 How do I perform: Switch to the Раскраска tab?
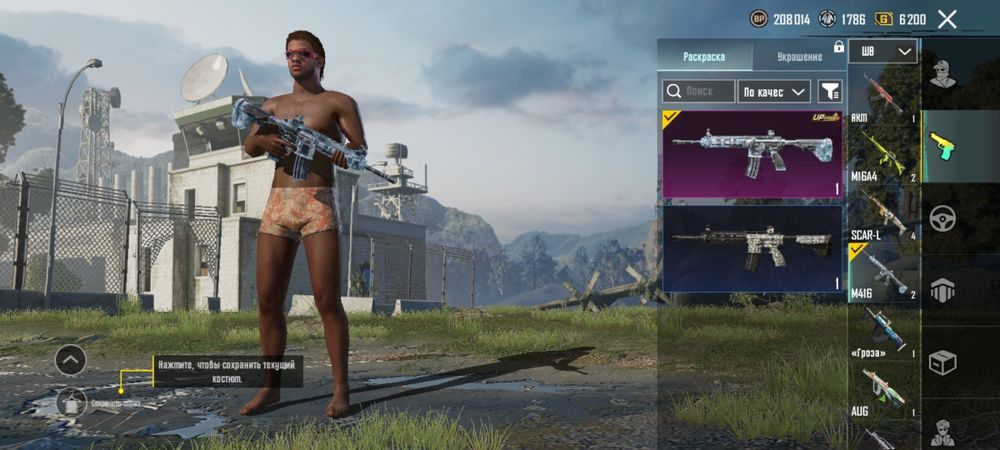click(x=704, y=57)
